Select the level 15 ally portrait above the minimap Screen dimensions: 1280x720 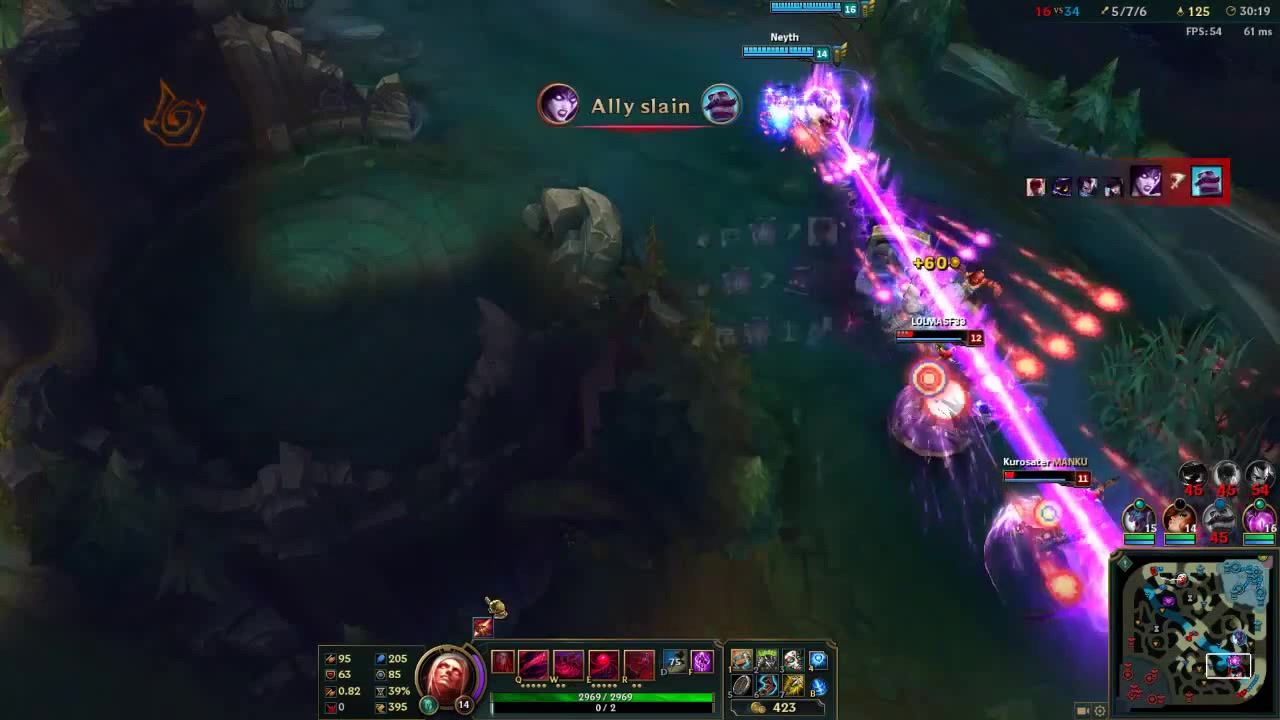click(x=1138, y=517)
